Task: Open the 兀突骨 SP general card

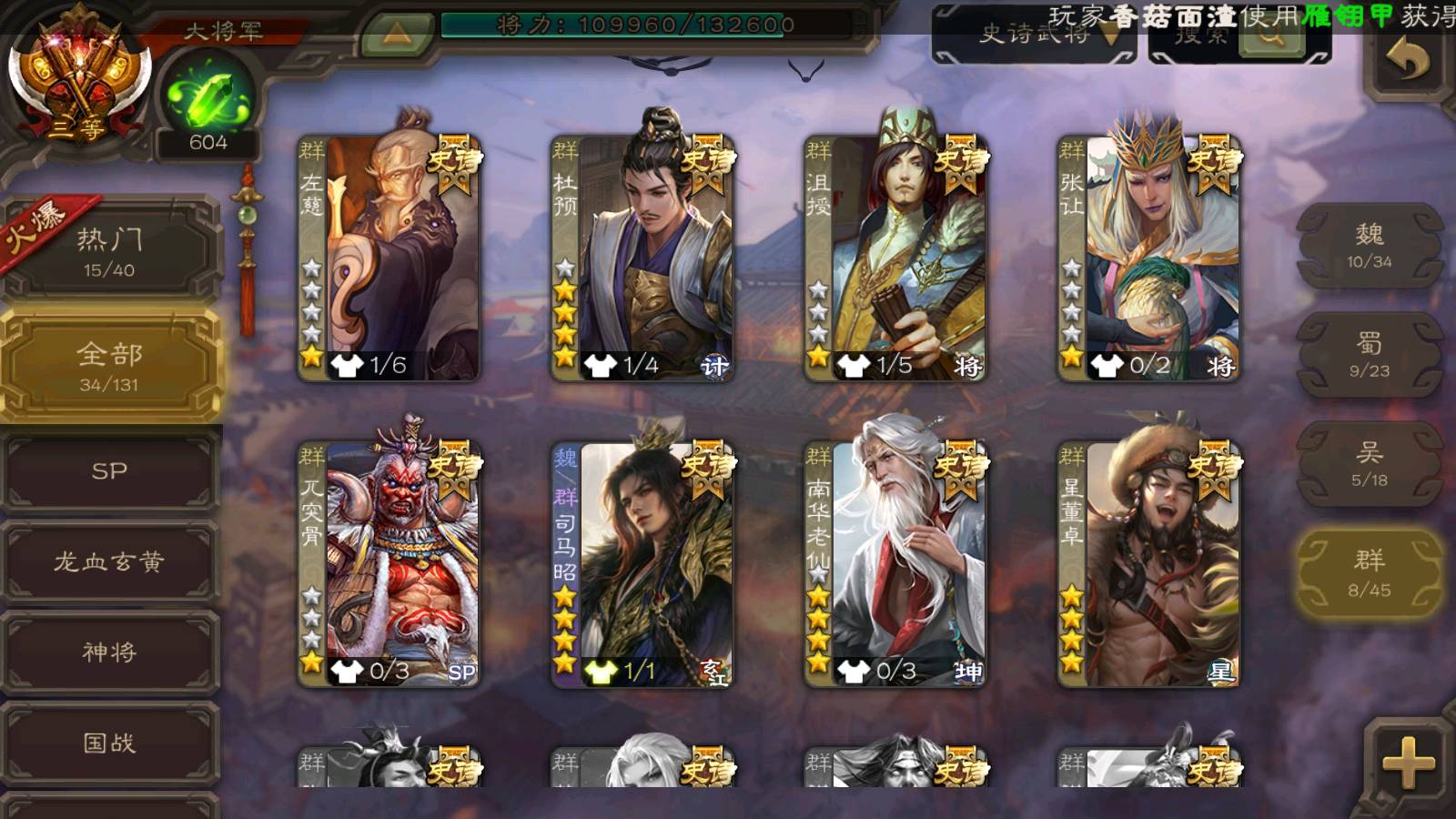Action: coord(389,564)
